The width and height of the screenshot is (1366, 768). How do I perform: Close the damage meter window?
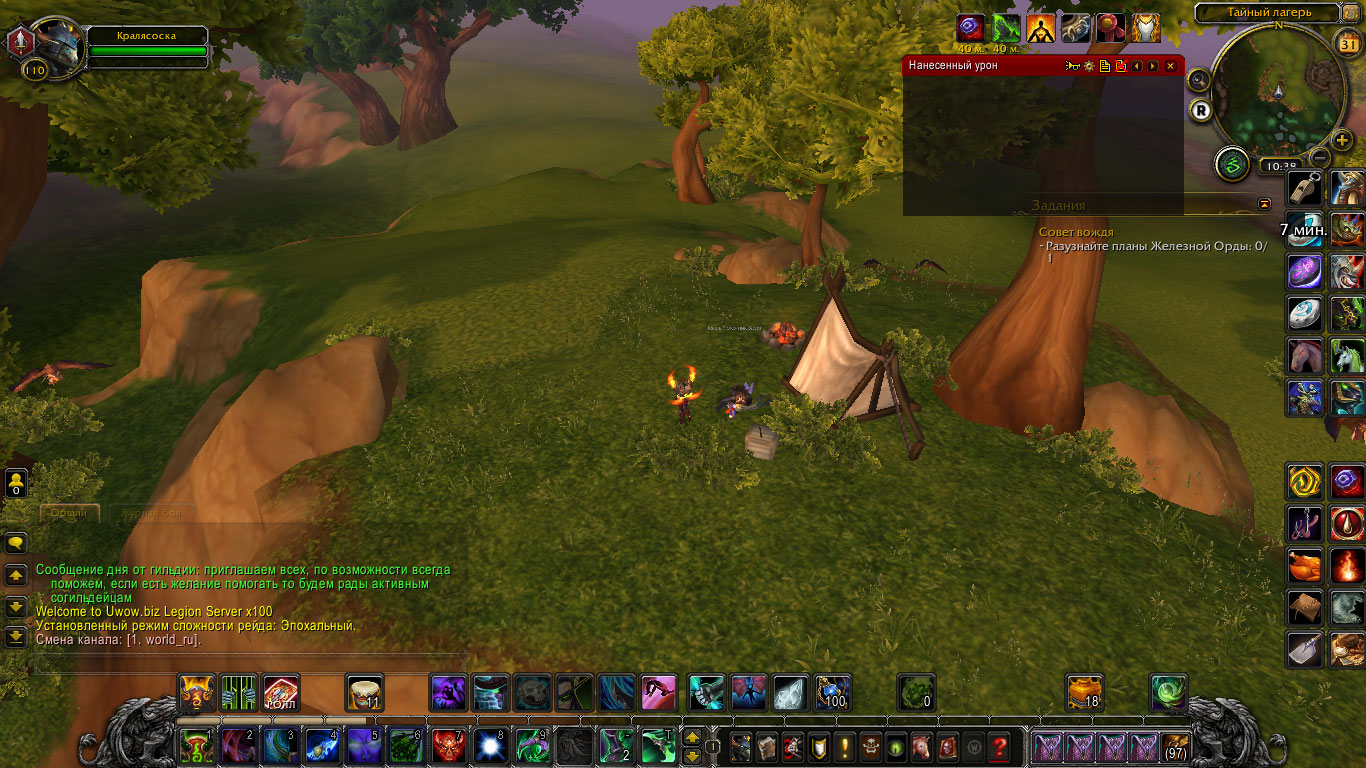pyautogui.click(x=1170, y=66)
